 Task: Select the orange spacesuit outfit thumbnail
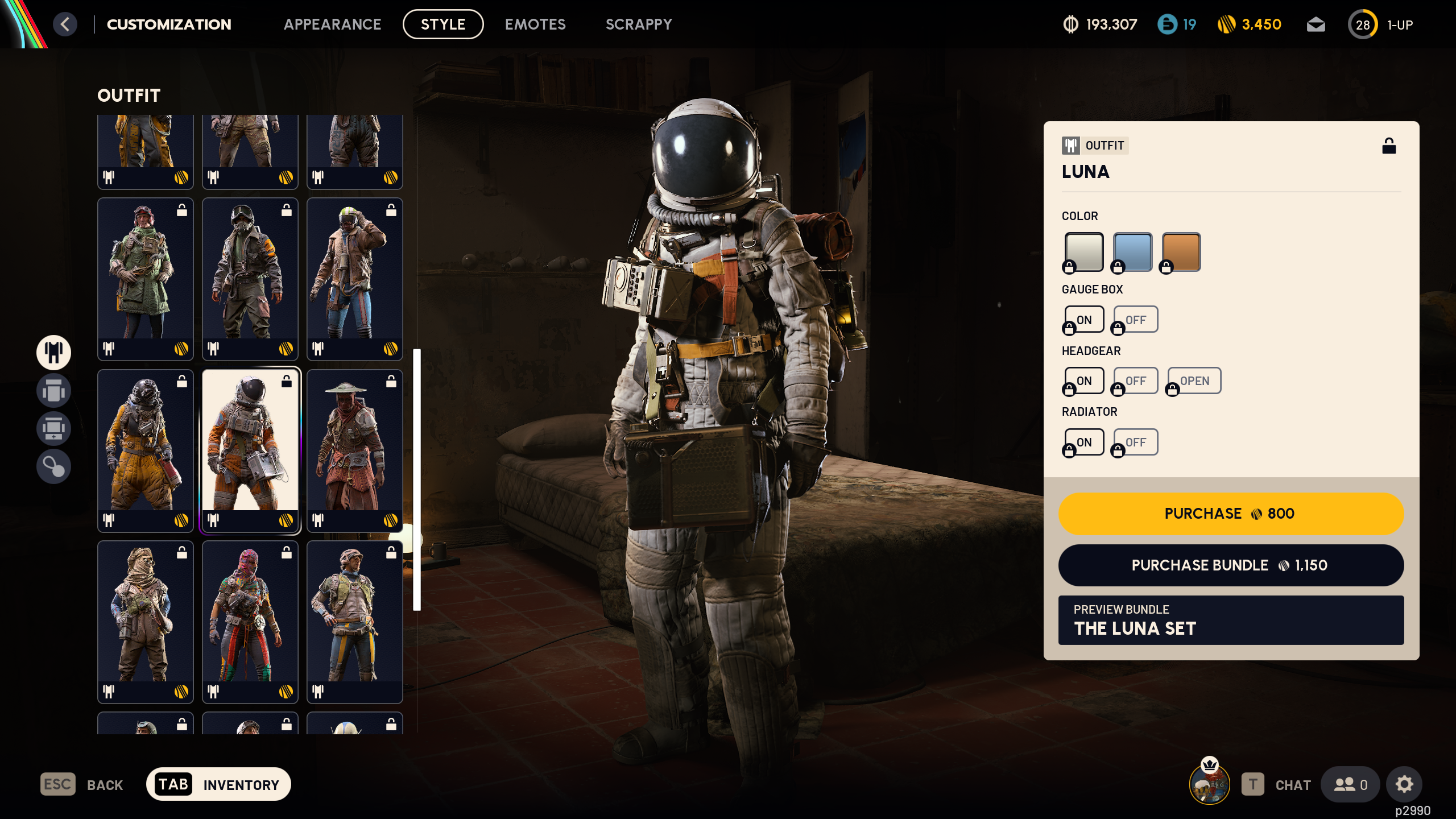tap(250, 452)
